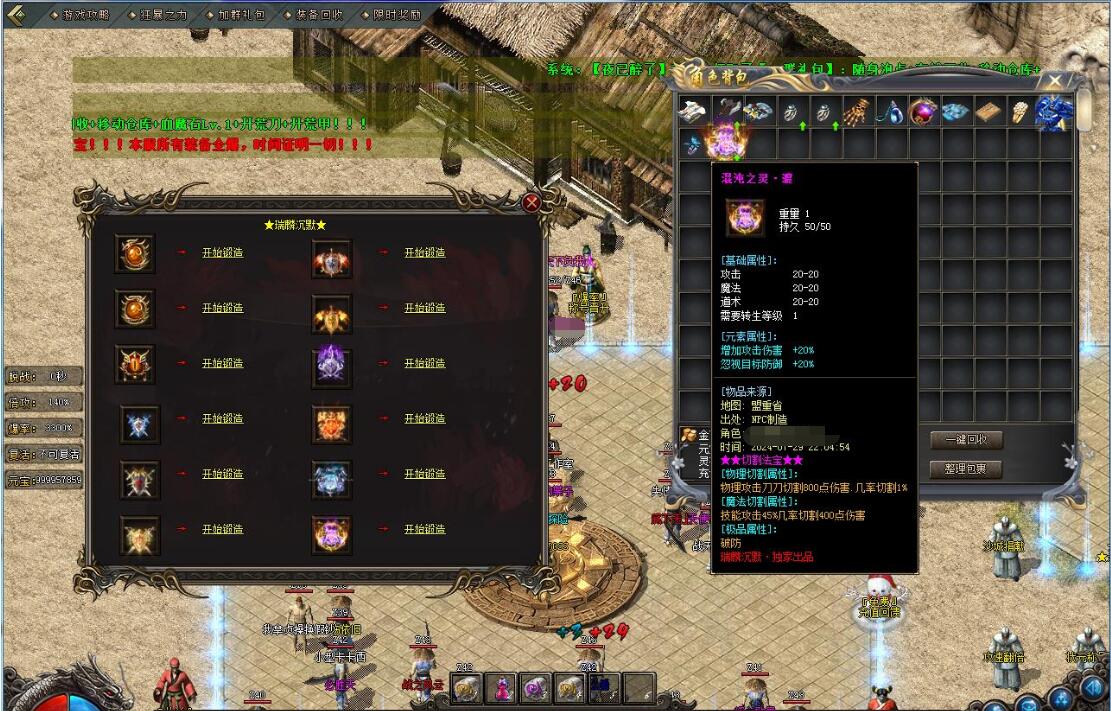Open the 狂暴之力 menu entry
The height and width of the screenshot is (711, 1111).
161,15
